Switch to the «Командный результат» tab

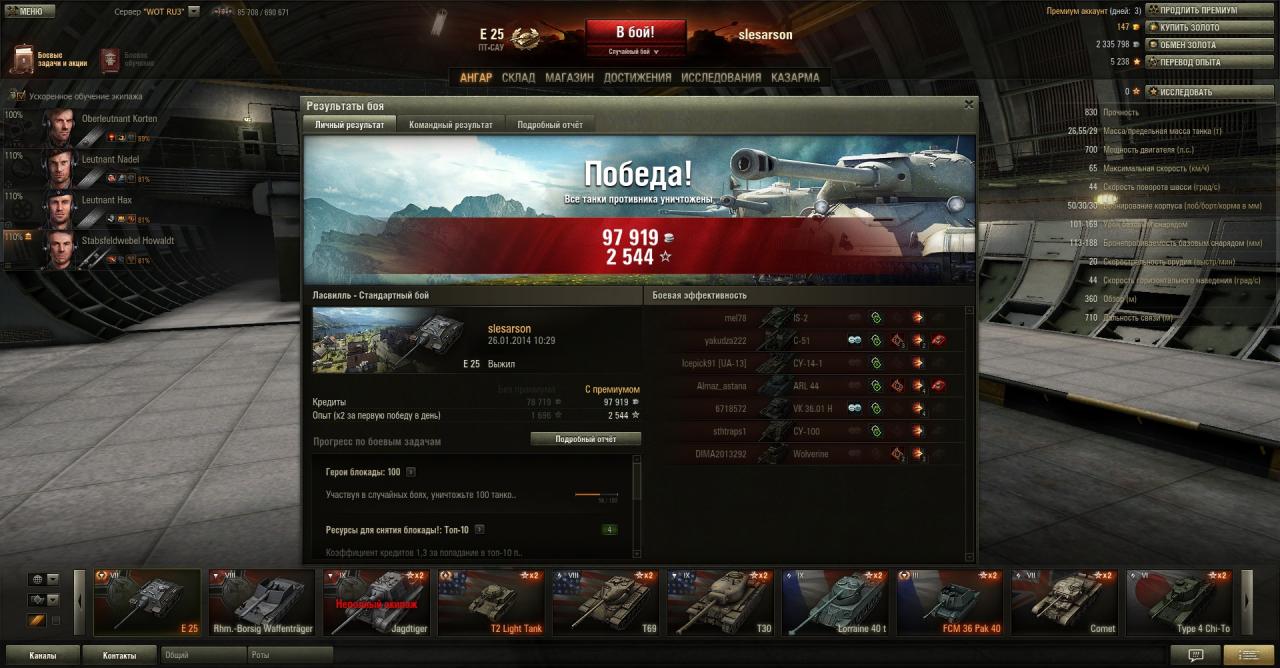[x=450, y=125]
